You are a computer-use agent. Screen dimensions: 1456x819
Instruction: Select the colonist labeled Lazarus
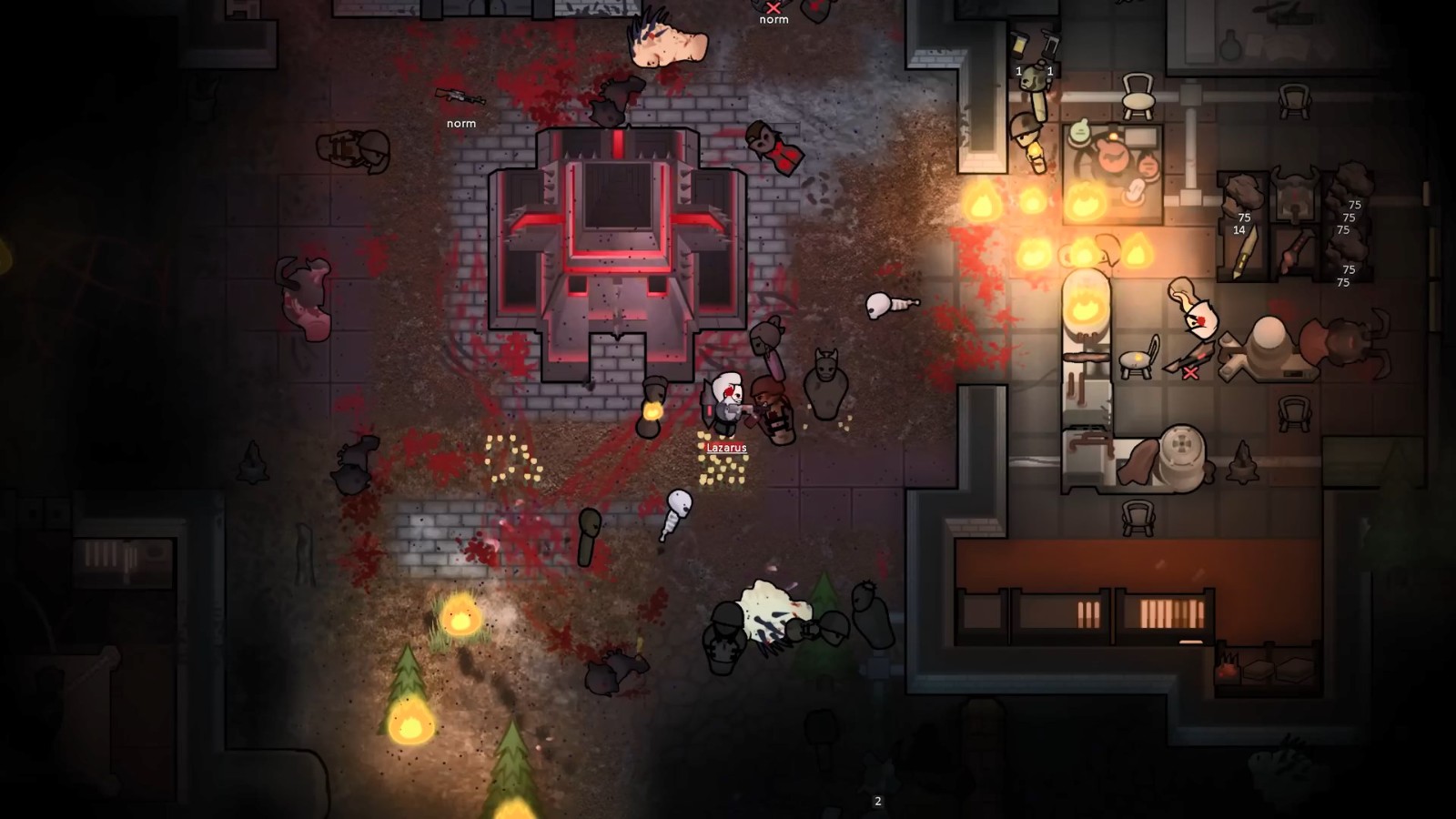click(x=726, y=405)
